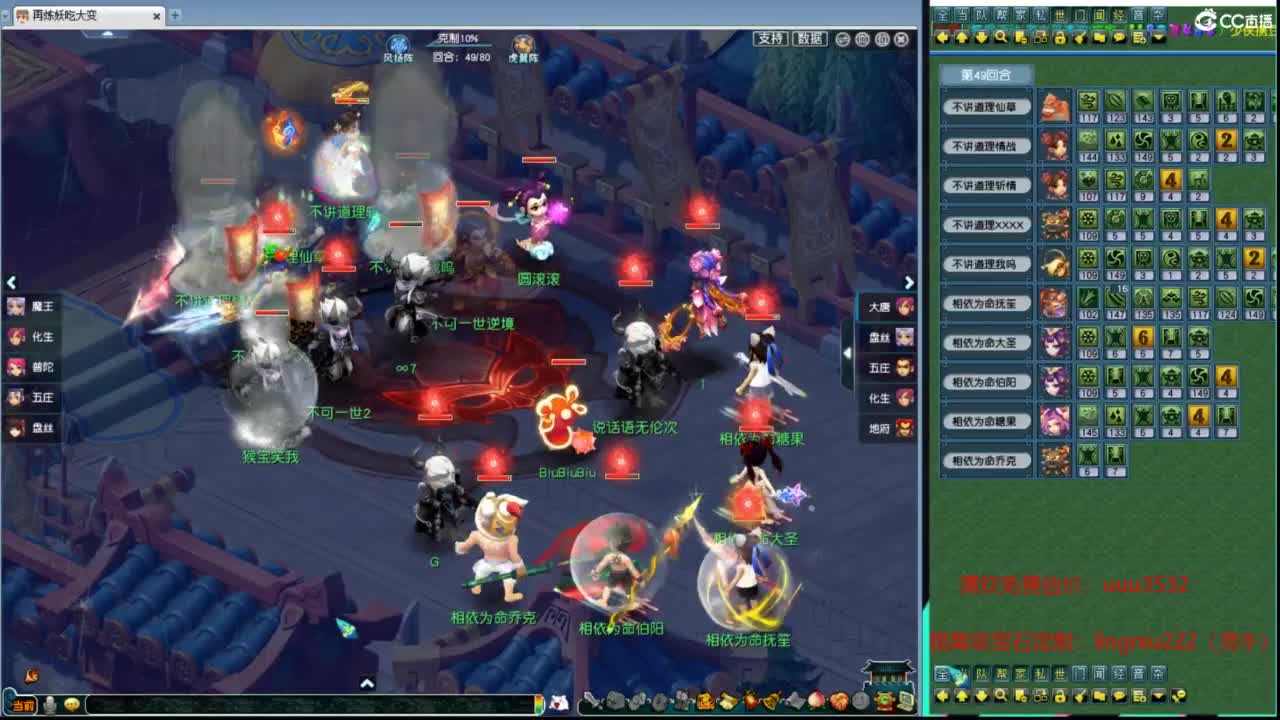The width and height of the screenshot is (1280, 720).
Task: Toggle the chat lock icon in the toolbar
Action: click(x=1059, y=38)
